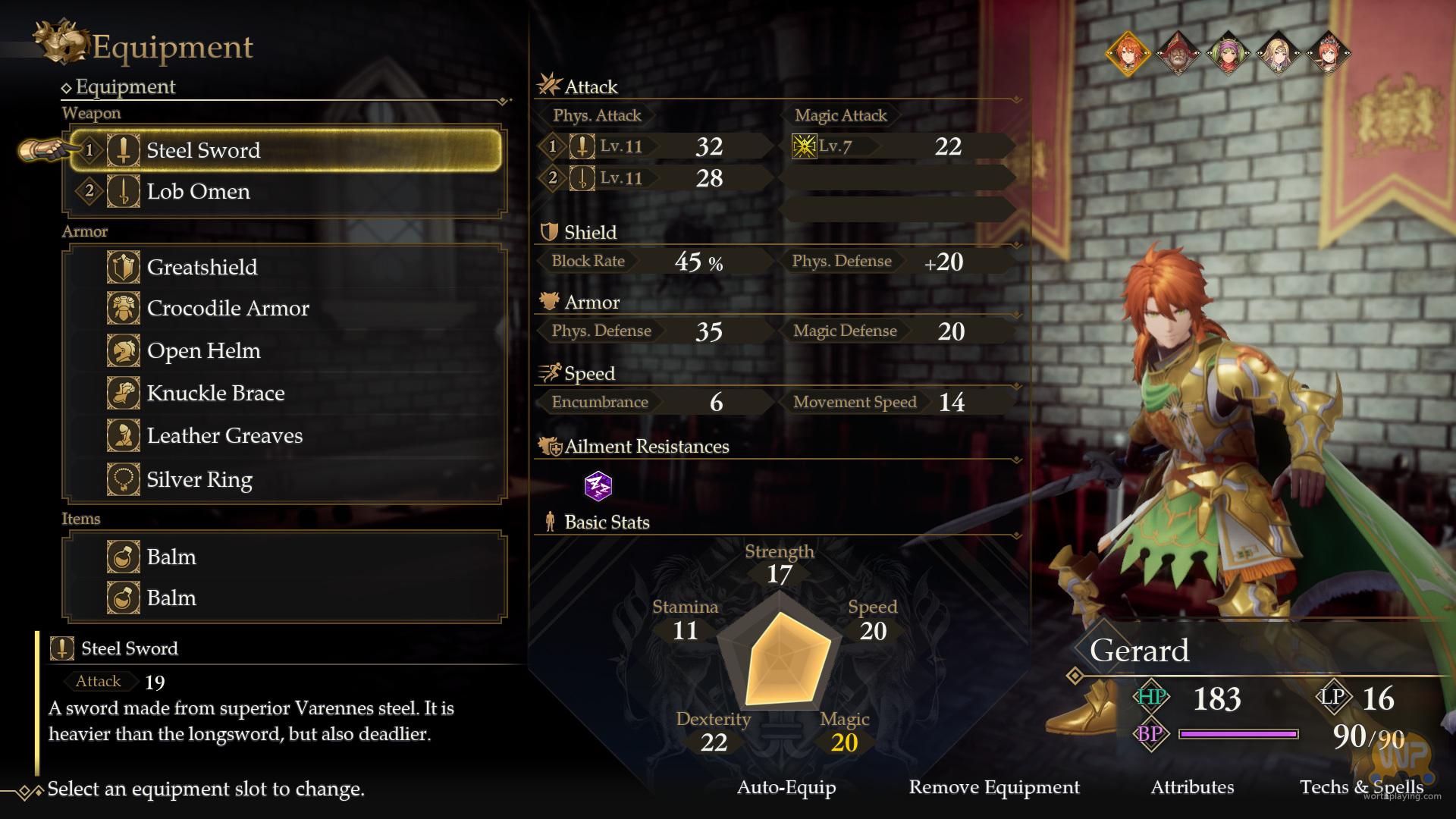This screenshot has width=1456, height=819.
Task: Choose the Lob Omen weapon slot
Action: tap(285, 192)
